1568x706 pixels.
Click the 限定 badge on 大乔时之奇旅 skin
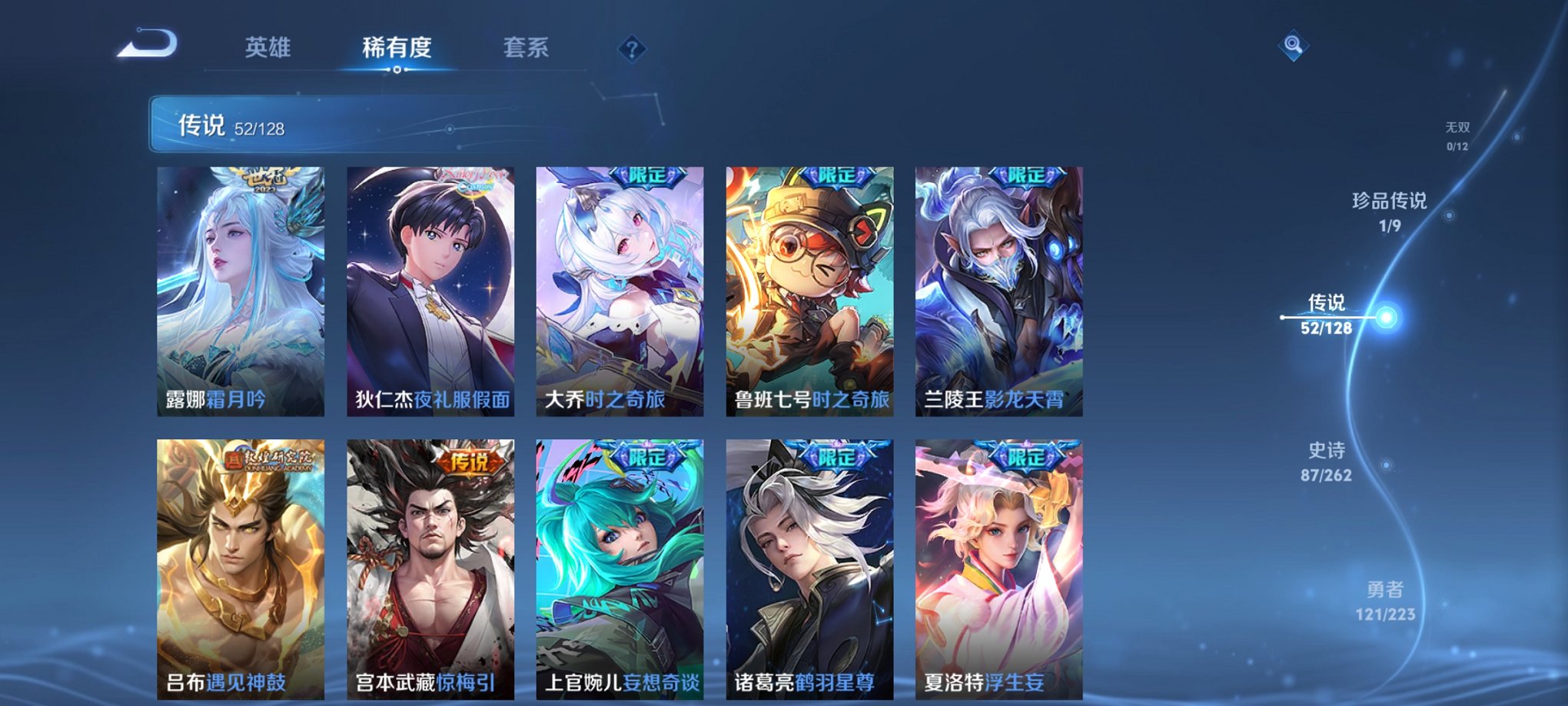tap(647, 178)
